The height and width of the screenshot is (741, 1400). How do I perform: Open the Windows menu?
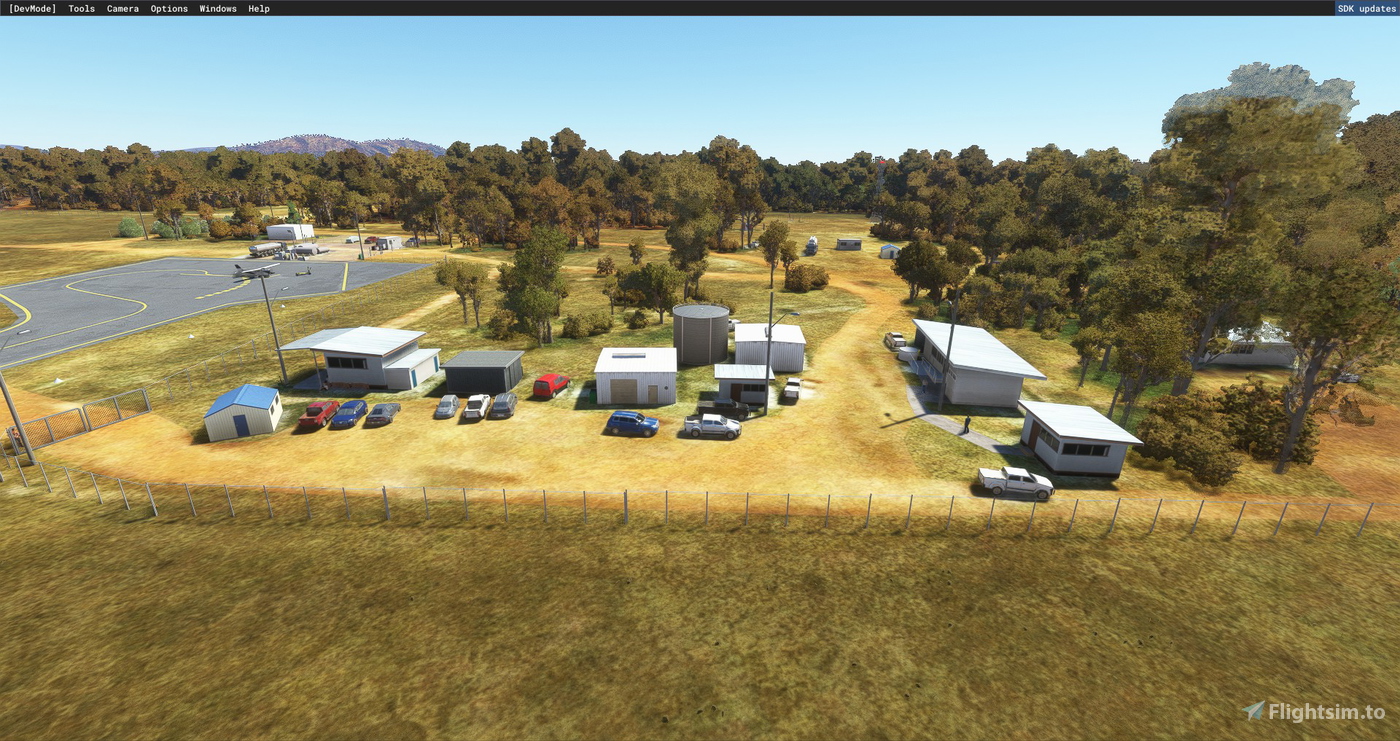pyautogui.click(x=217, y=8)
